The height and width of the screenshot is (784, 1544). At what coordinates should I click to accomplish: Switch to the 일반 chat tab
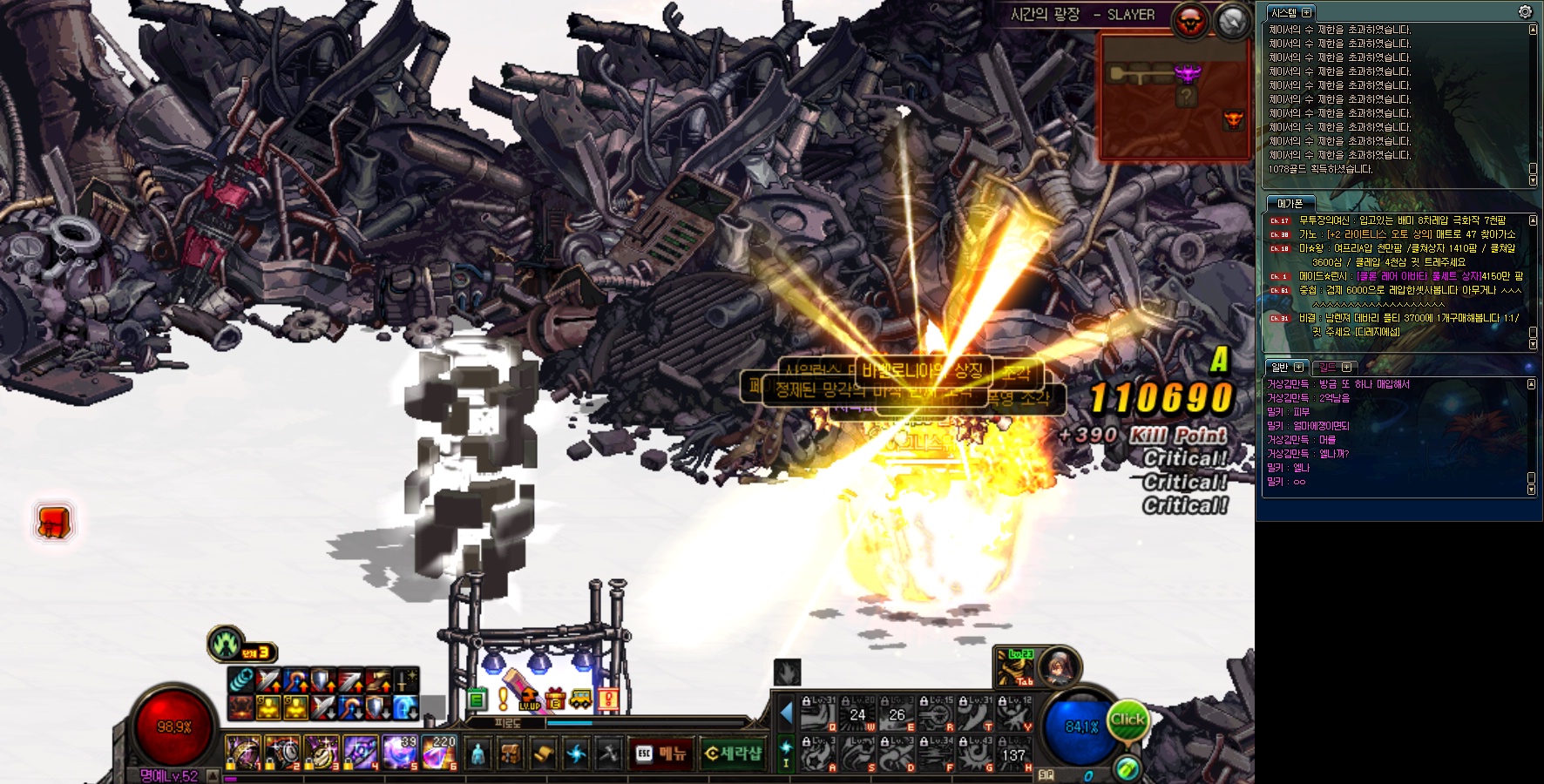click(x=1280, y=367)
